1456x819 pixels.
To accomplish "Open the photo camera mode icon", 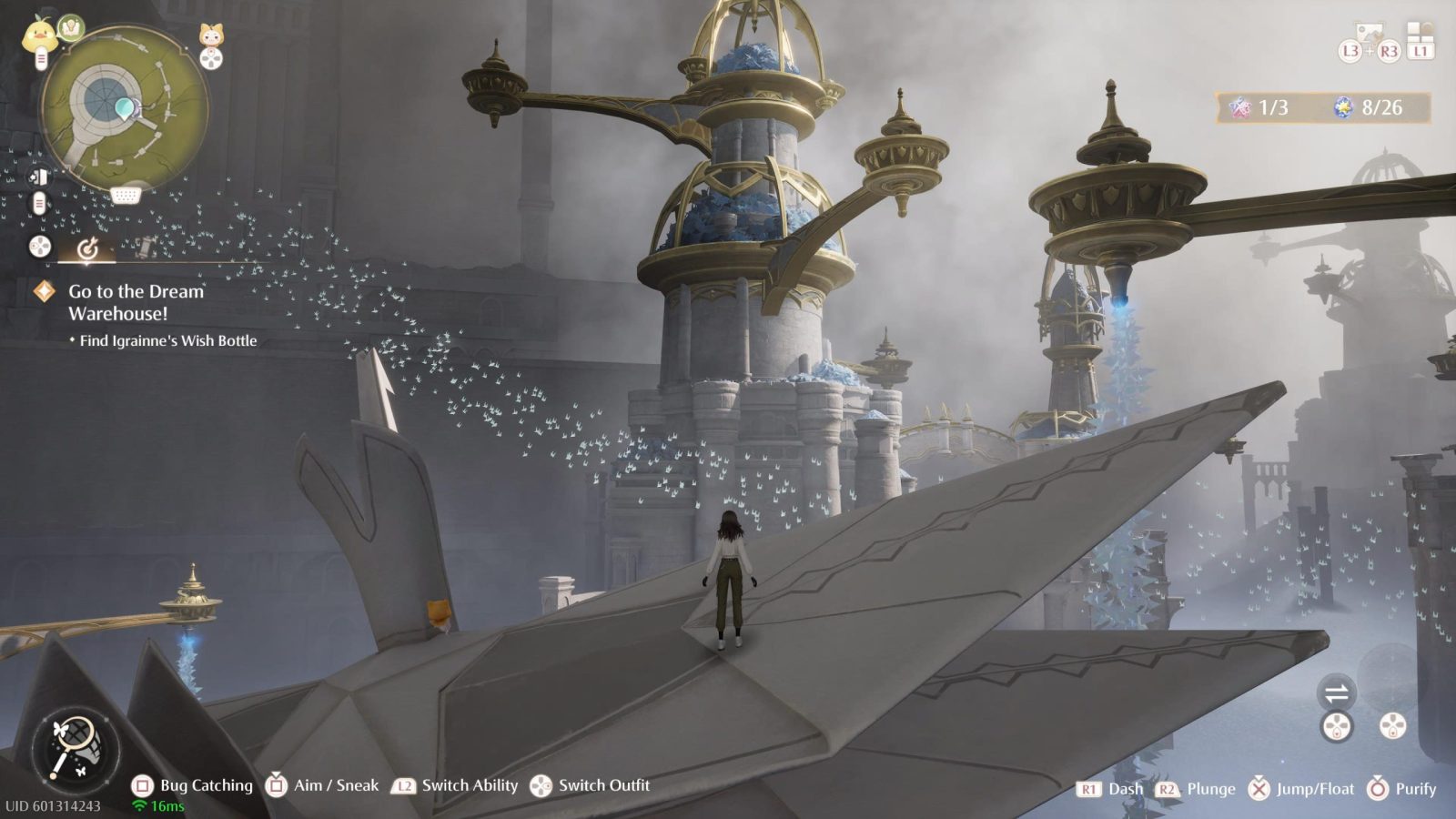I will click(1368, 34).
